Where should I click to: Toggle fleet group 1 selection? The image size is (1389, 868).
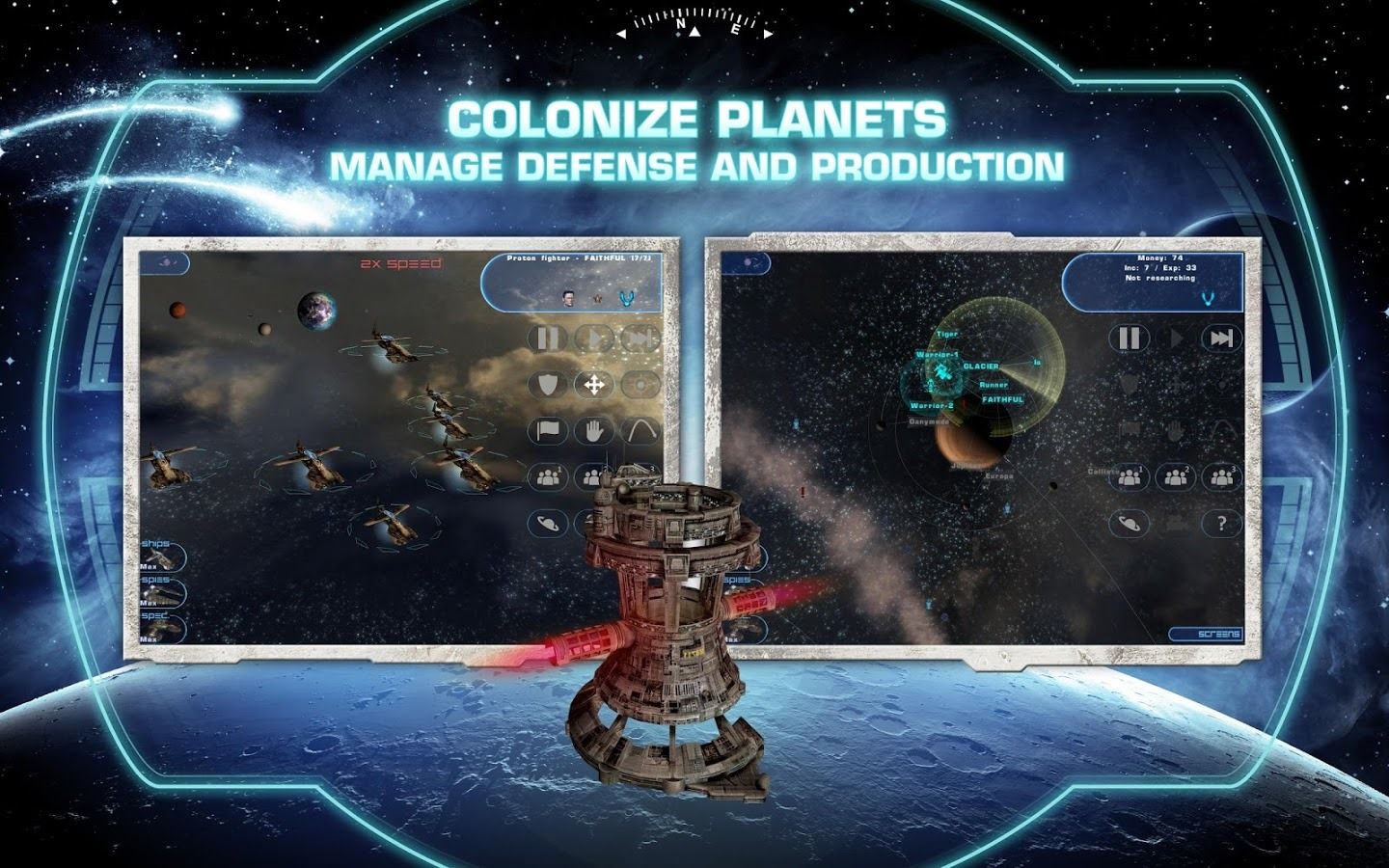pos(547,477)
